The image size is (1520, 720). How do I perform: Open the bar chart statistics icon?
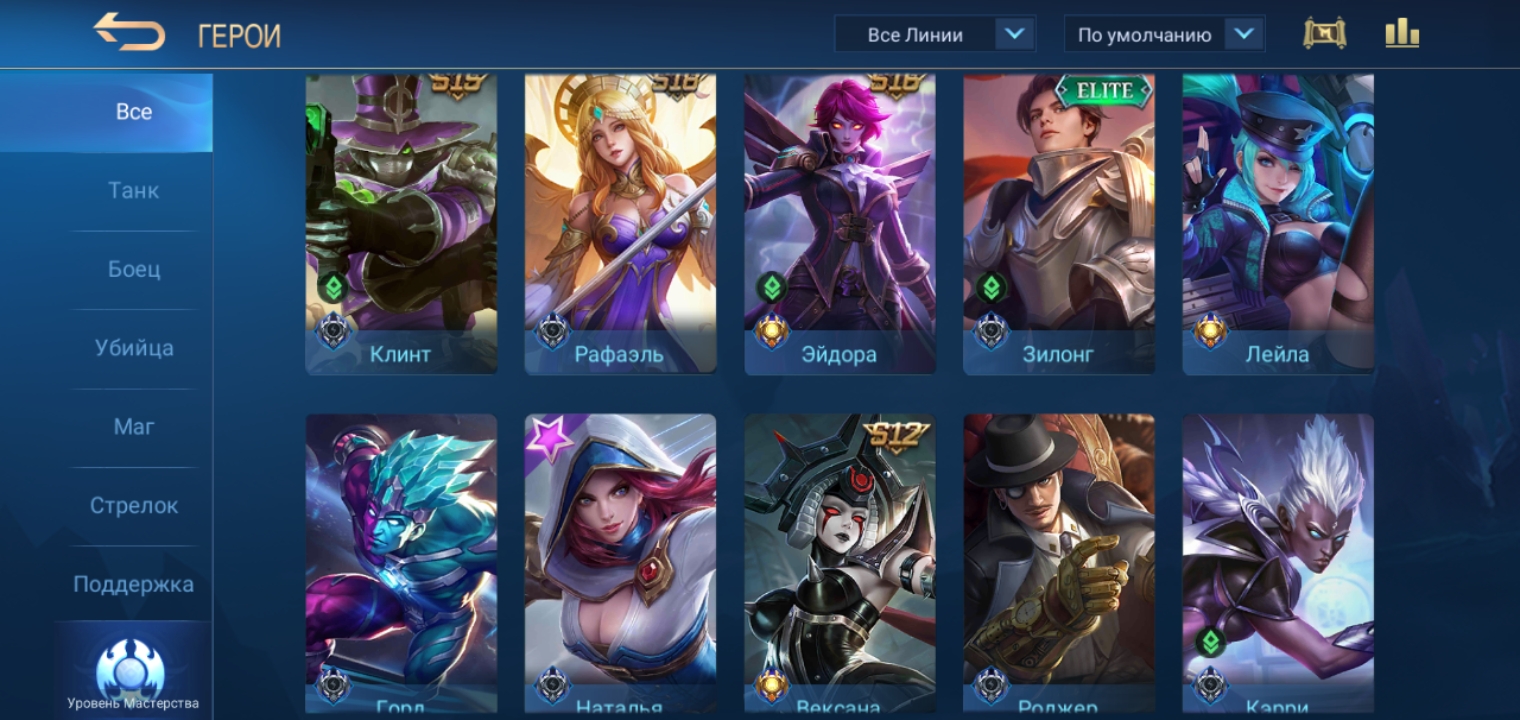tap(1402, 34)
